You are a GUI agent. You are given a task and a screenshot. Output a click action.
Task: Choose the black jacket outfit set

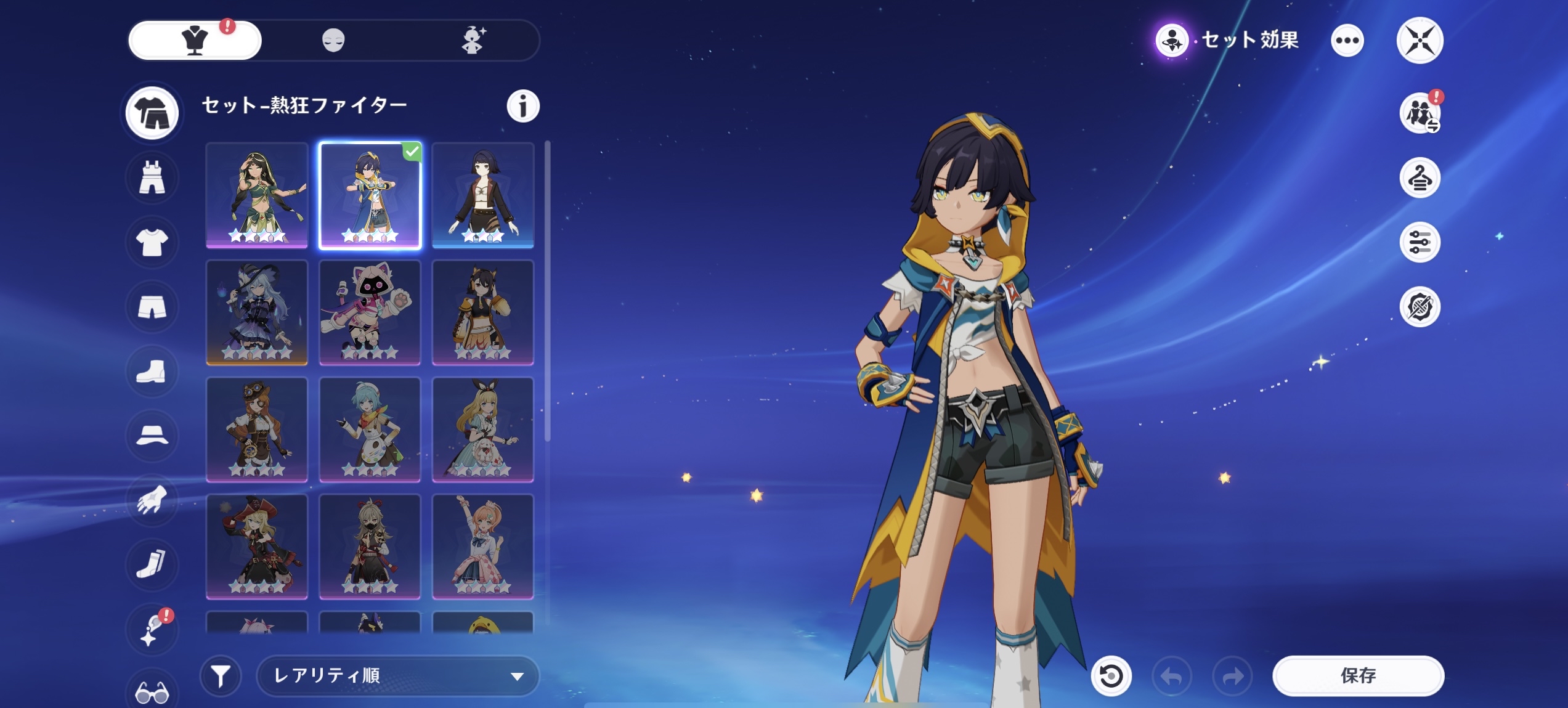tap(482, 195)
